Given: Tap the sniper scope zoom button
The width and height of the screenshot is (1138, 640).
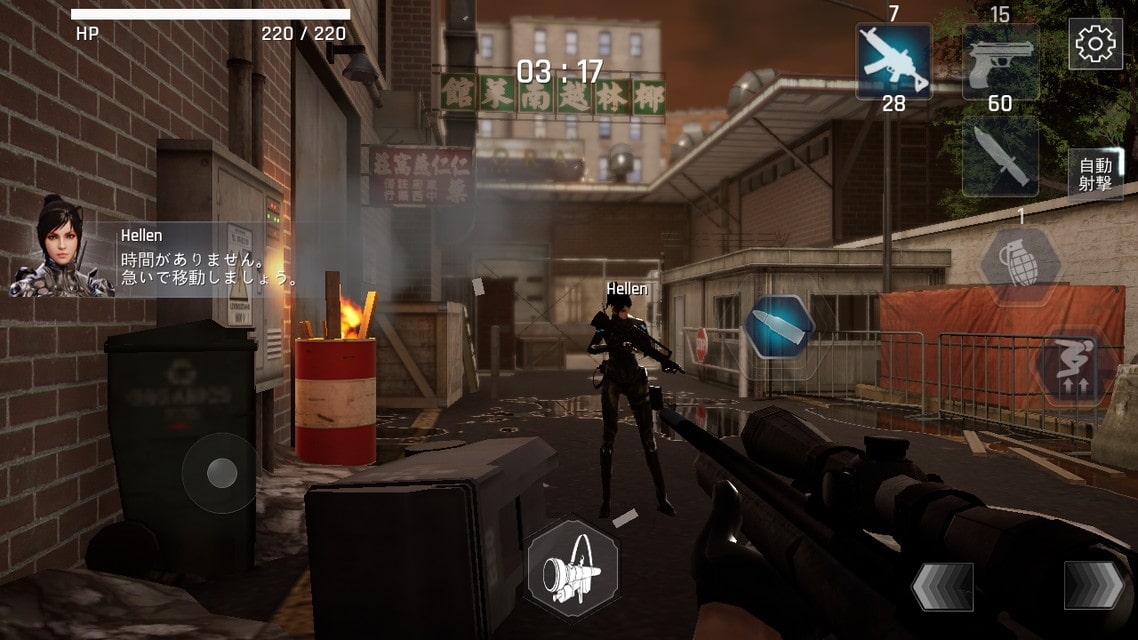Looking at the screenshot, I should pyautogui.click(x=572, y=568).
